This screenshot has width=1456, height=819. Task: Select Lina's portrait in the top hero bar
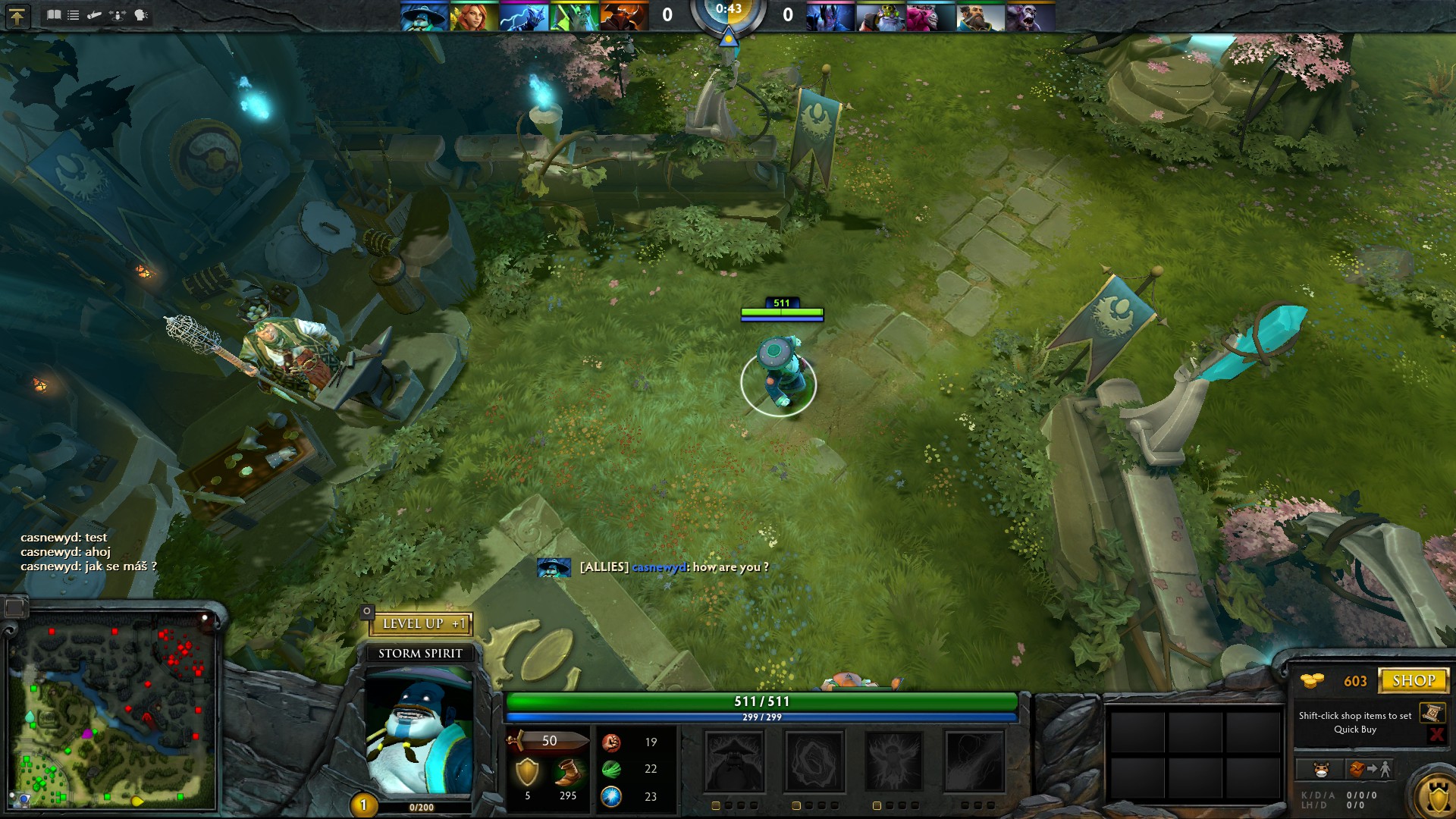pyautogui.click(x=475, y=15)
